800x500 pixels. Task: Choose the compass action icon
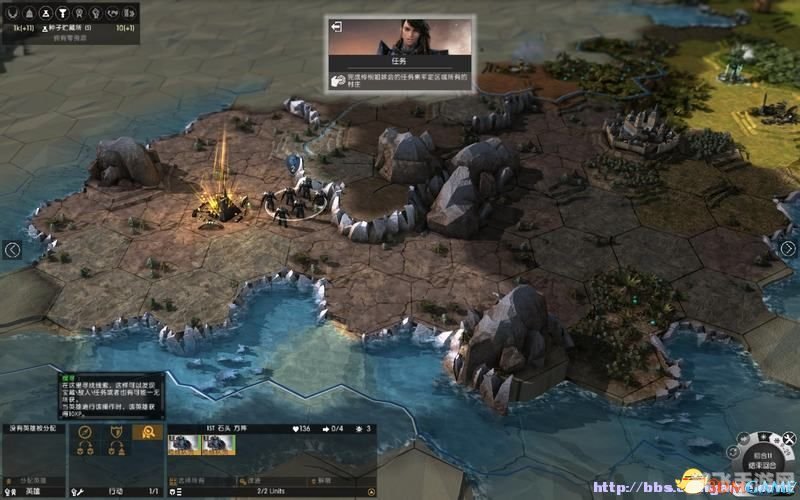coord(86,432)
